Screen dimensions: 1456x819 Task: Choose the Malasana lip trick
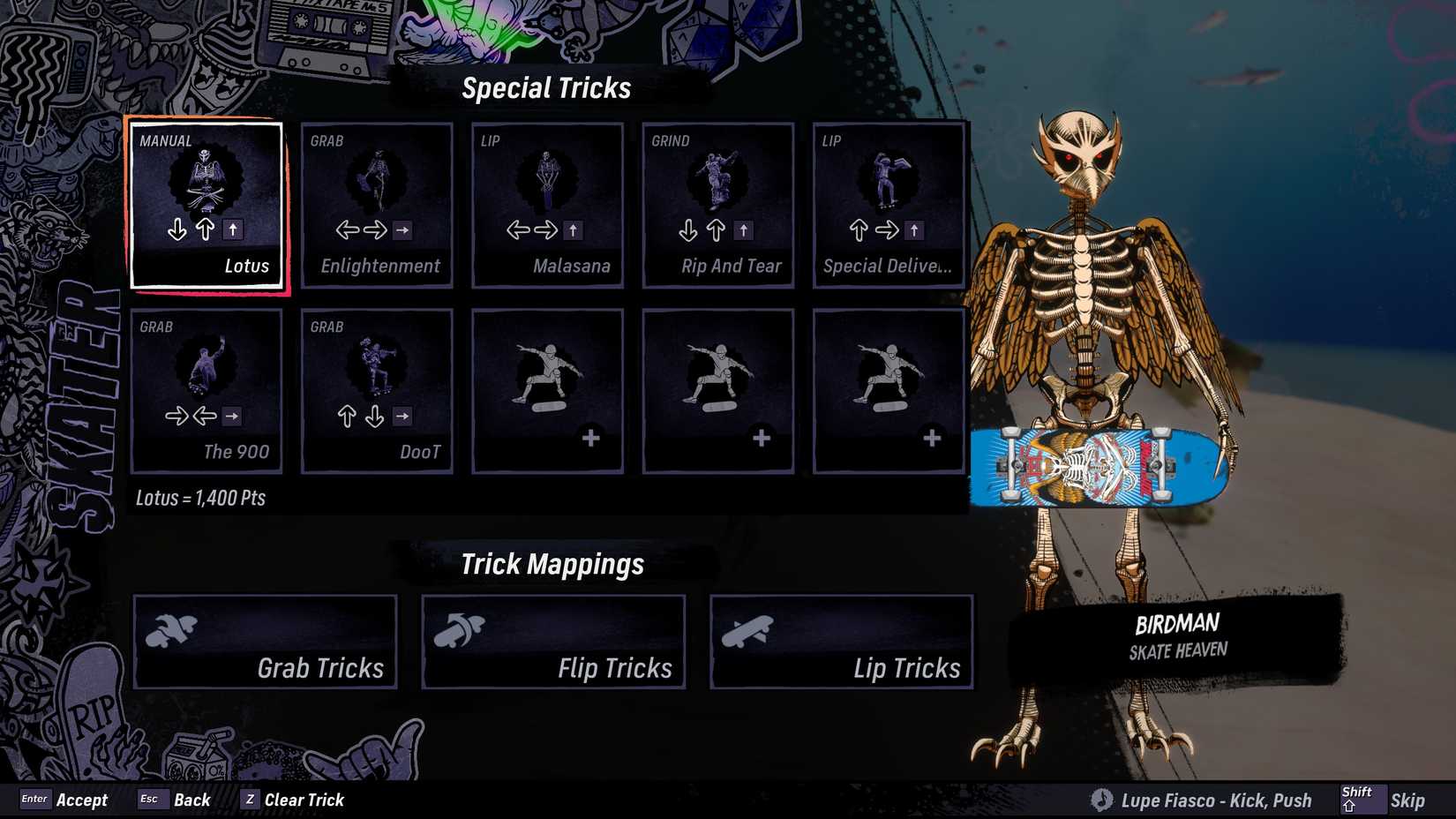click(547, 205)
